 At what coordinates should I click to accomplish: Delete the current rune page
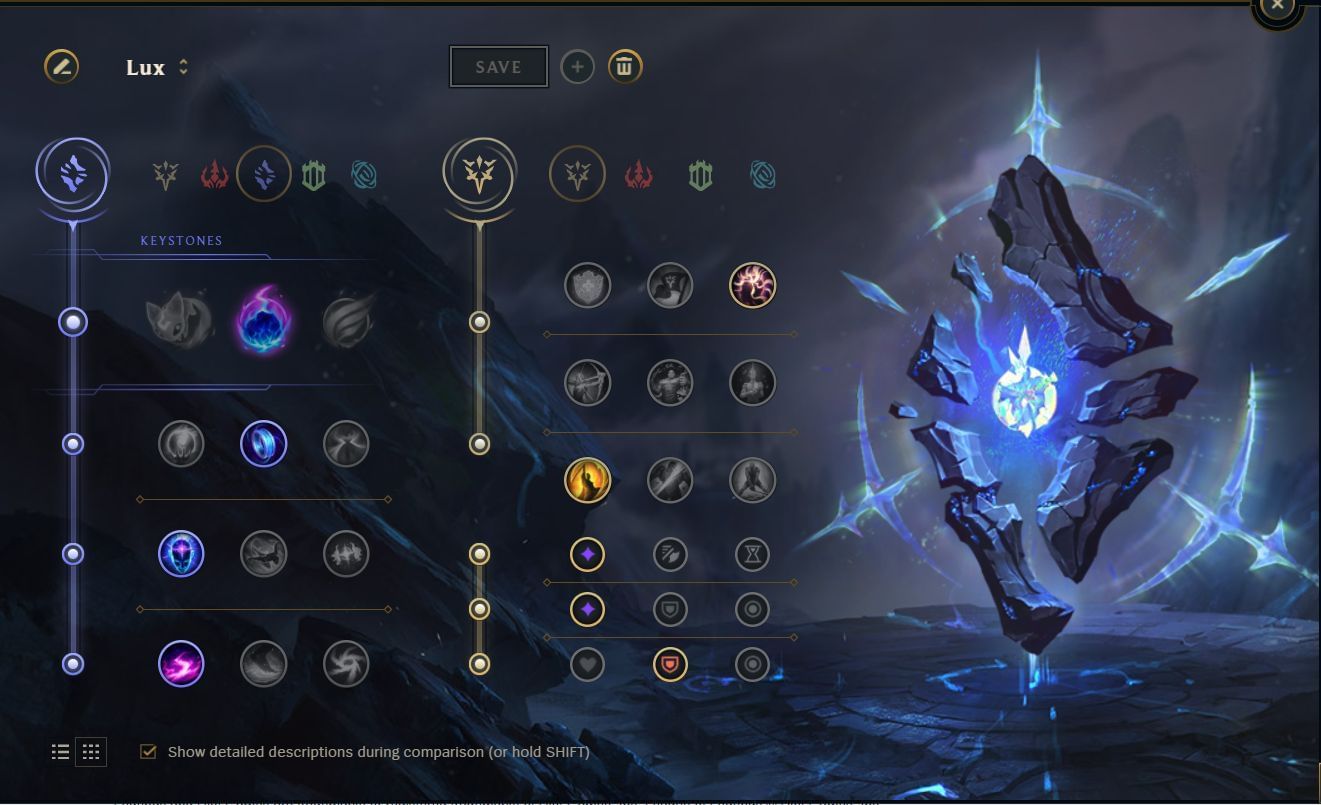point(624,67)
